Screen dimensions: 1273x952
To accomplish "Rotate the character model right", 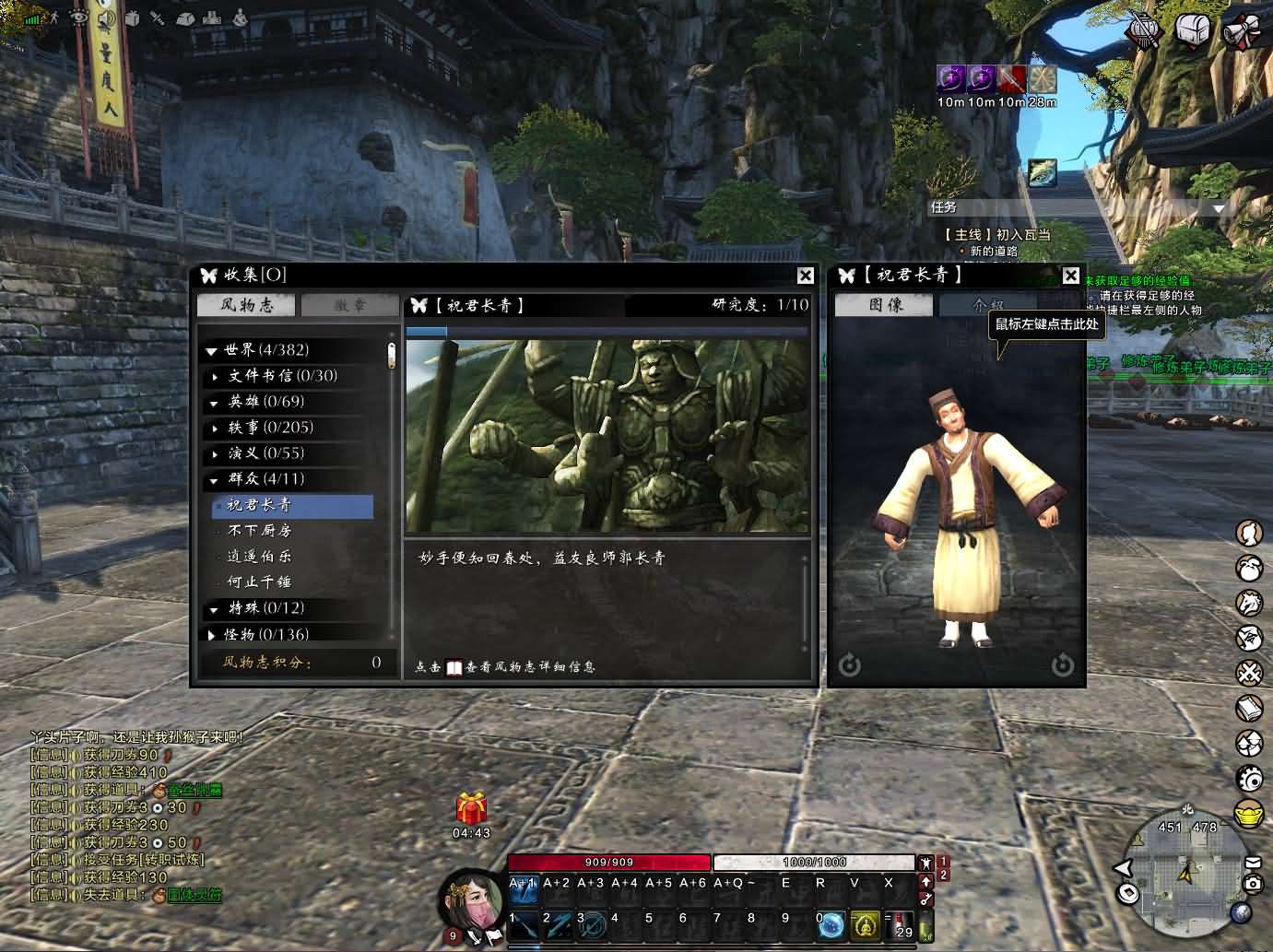I will tap(1063, 664).
